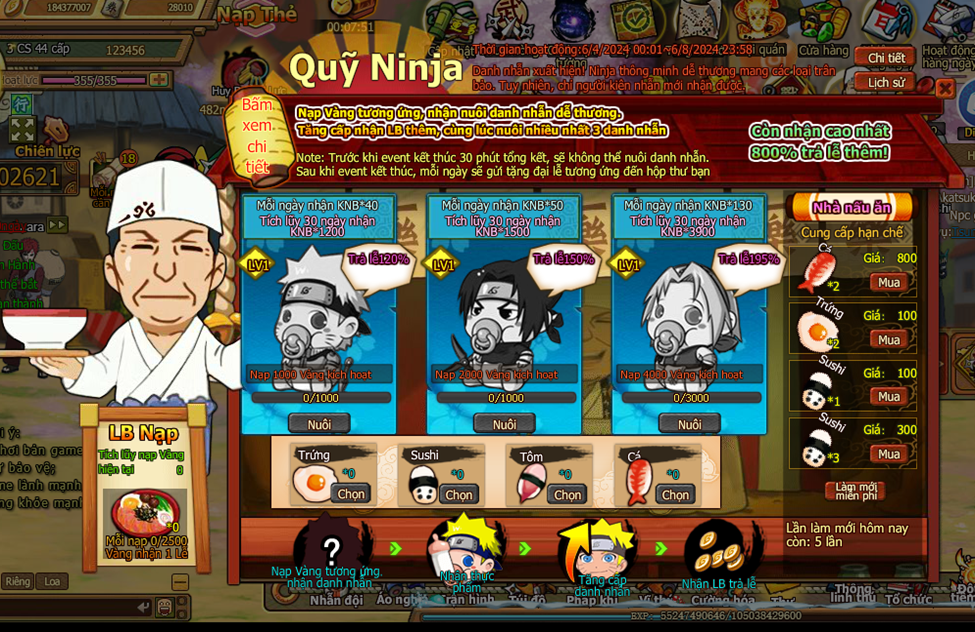
Task: Pick Chọn beside the Cá fish
Action: [675, 494]
